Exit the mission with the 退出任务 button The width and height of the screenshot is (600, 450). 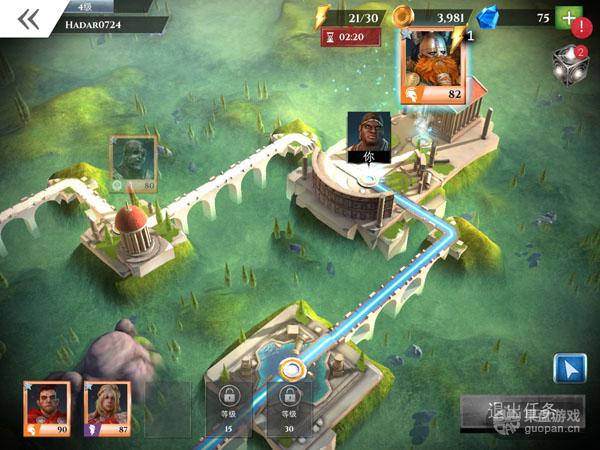520,412
